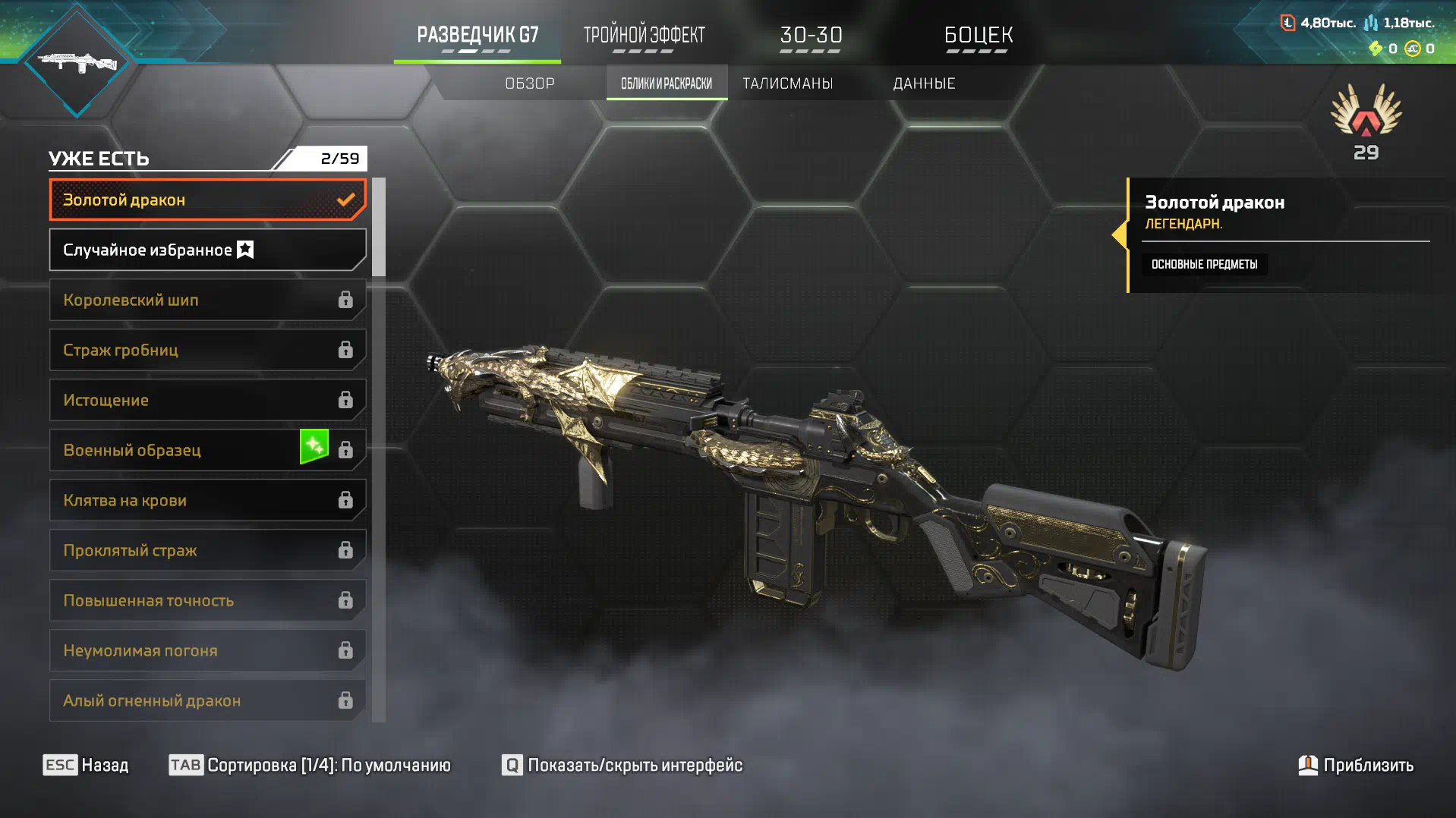Viewport: 1456px width, 818px height.
Task: Switch to Облики и раскраски tab
Action: coord(667,83)
